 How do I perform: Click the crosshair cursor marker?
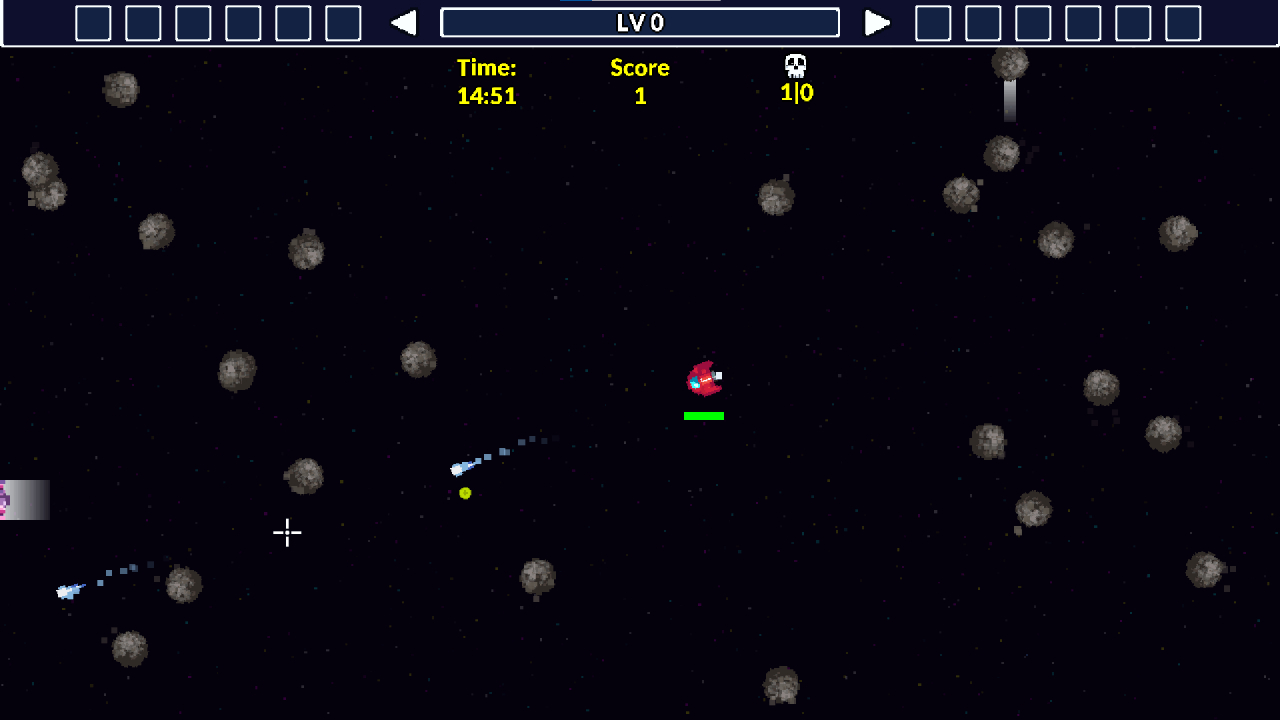[287, 533]
